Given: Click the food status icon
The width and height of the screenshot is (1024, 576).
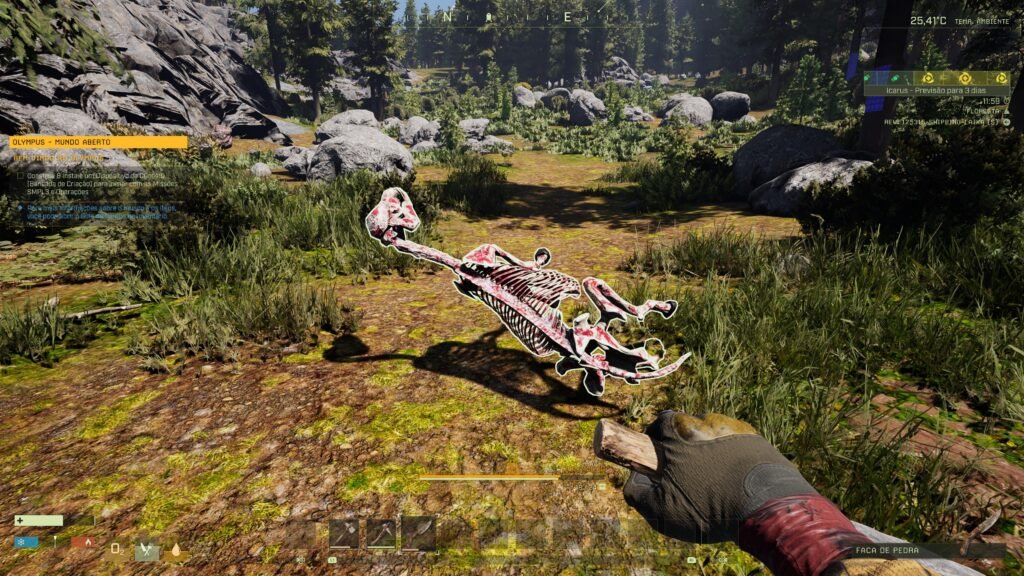Looking at the screenshot, I should (146, 549).
